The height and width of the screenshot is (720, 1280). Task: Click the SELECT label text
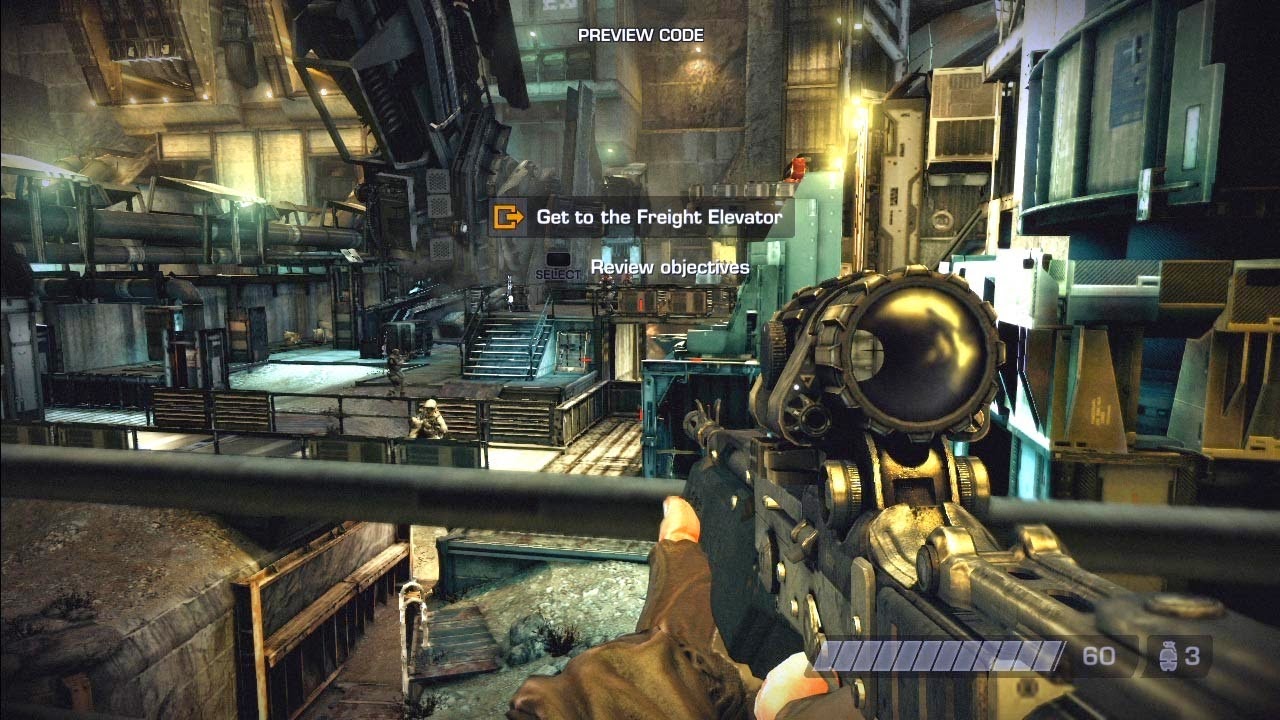click(557, 272)
